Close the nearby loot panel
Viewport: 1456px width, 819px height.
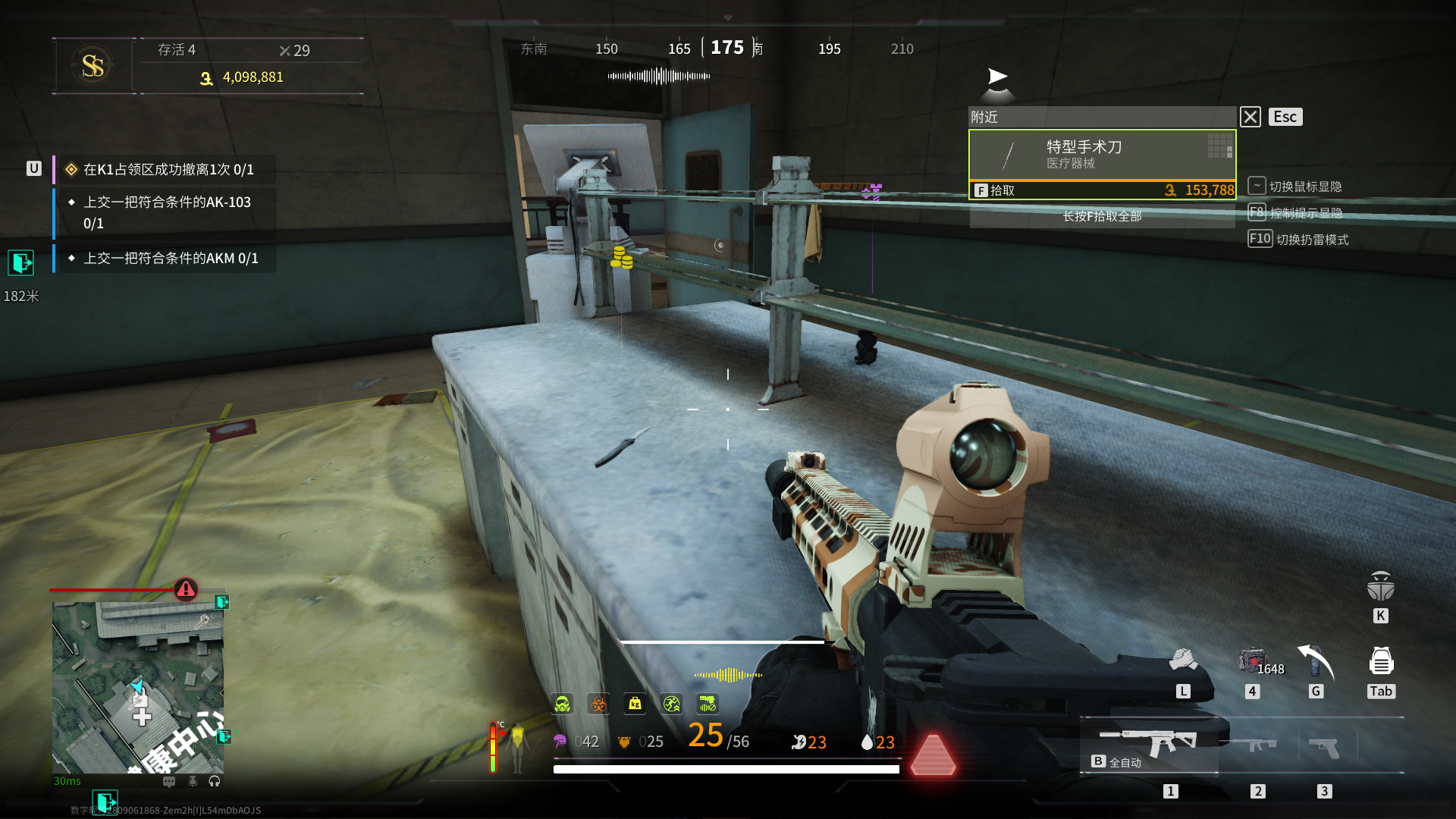point(1250,117)
